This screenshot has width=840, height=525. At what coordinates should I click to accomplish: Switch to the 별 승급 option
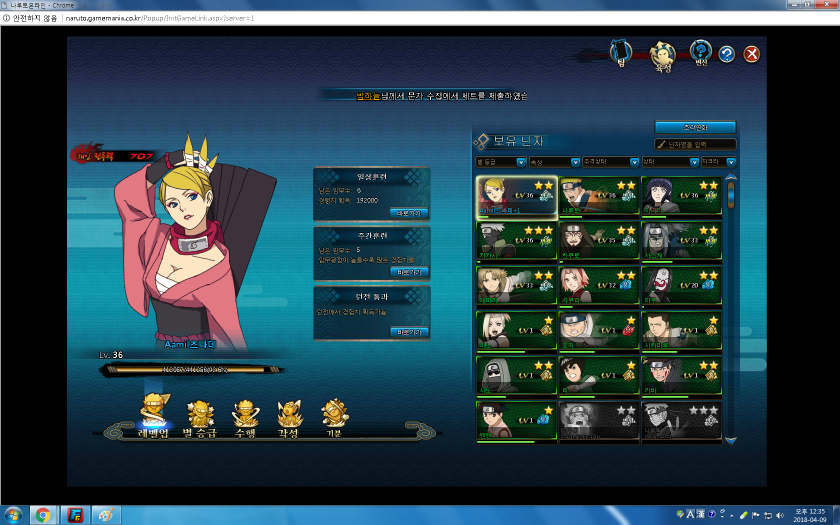click(x=199, y=414)
